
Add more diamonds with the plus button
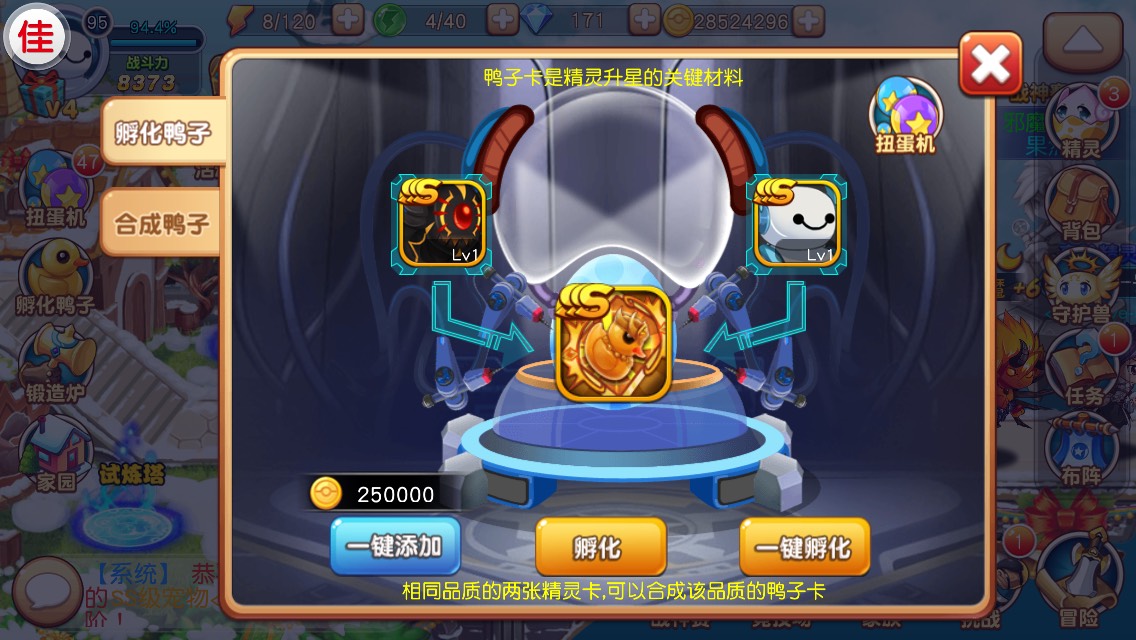[x=646, y=19]
